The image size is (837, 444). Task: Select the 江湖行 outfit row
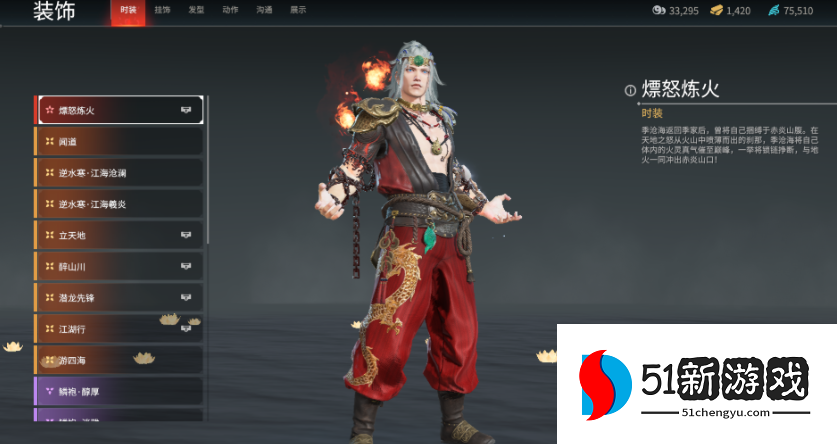coord(119,329)
